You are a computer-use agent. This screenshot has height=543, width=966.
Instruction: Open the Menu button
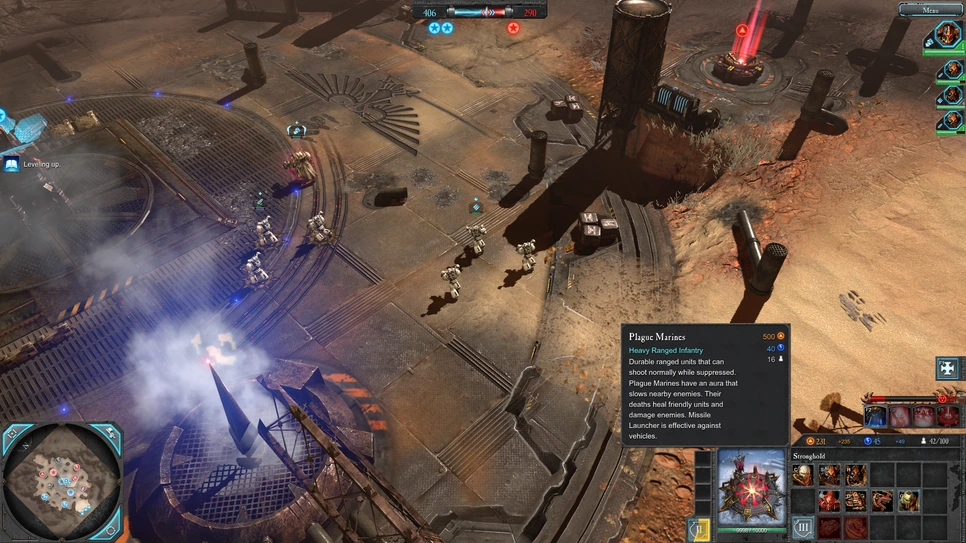pos(930,10)
